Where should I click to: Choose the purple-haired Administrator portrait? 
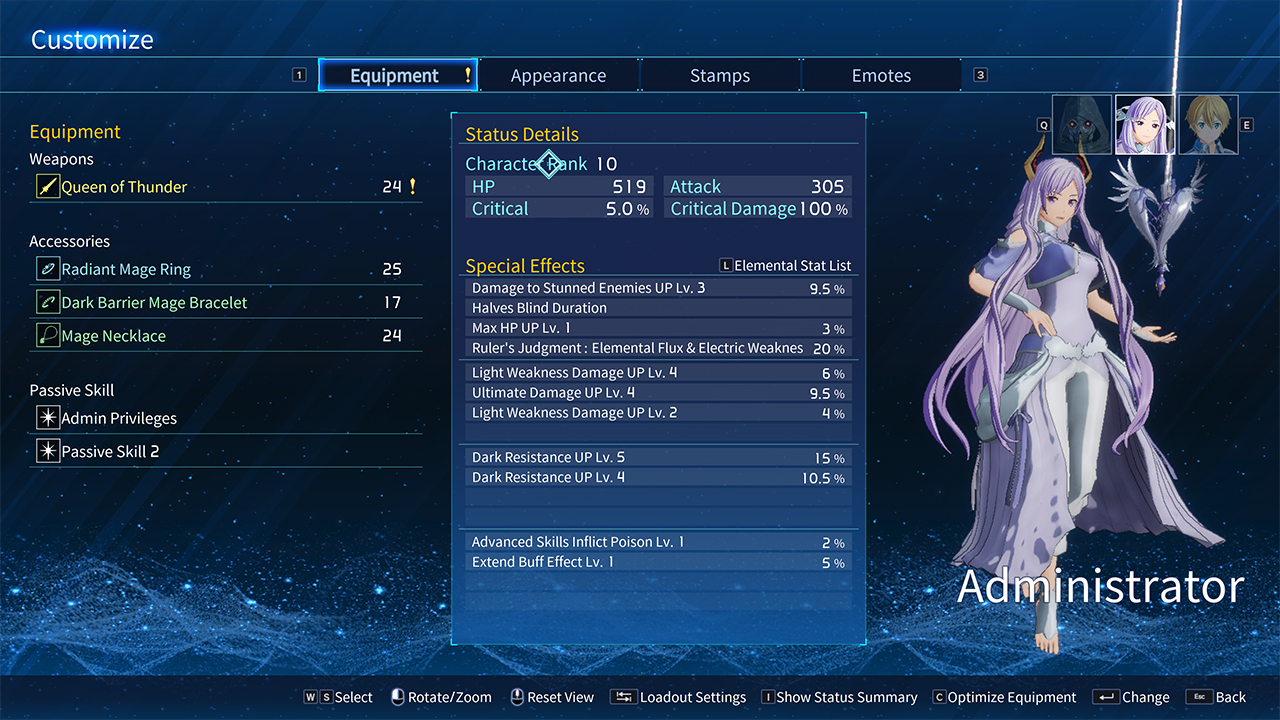coord(1145,125)
